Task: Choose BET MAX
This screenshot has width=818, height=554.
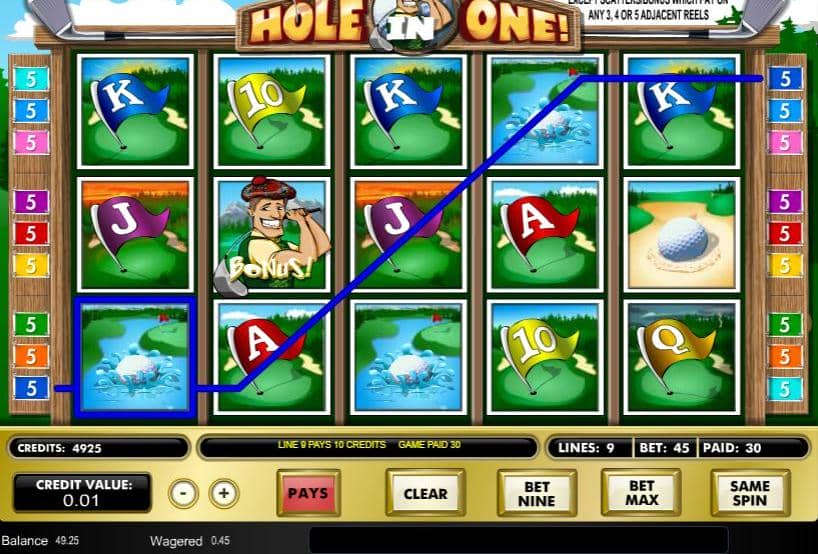Action: tap(641, 493)
